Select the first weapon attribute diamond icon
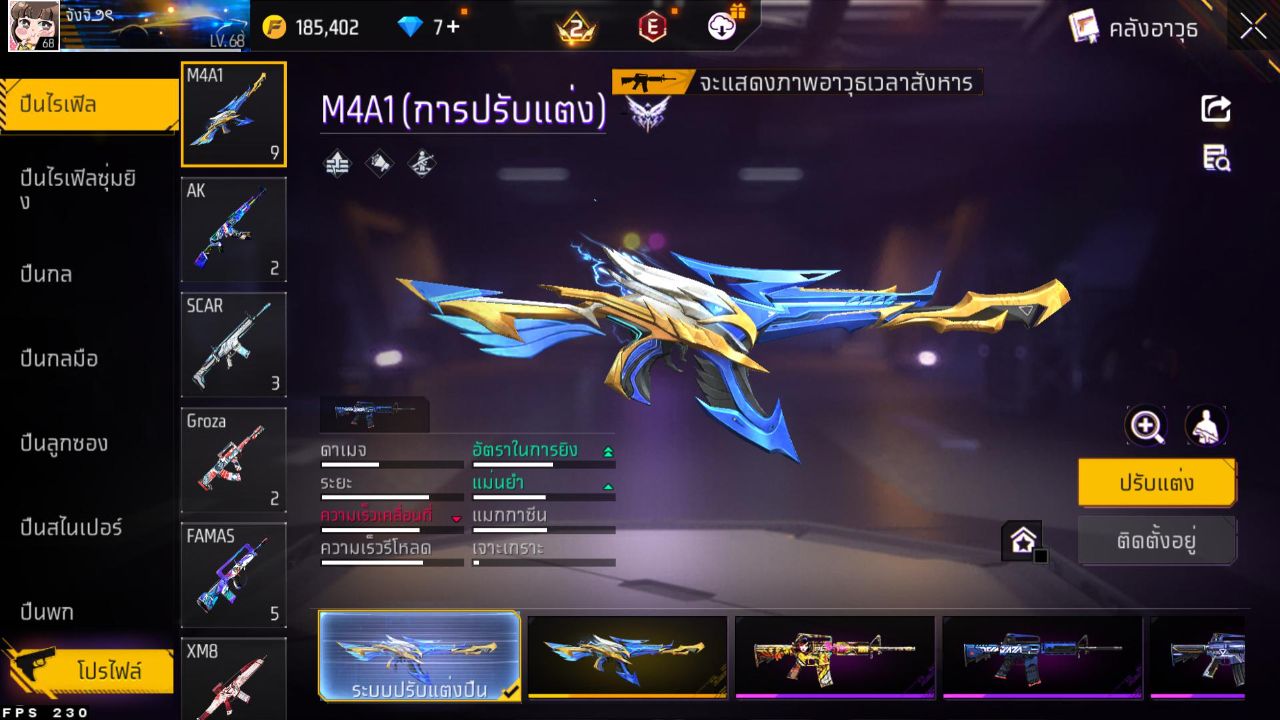Viewport: 1280px width, 720px height. (336, 164)
